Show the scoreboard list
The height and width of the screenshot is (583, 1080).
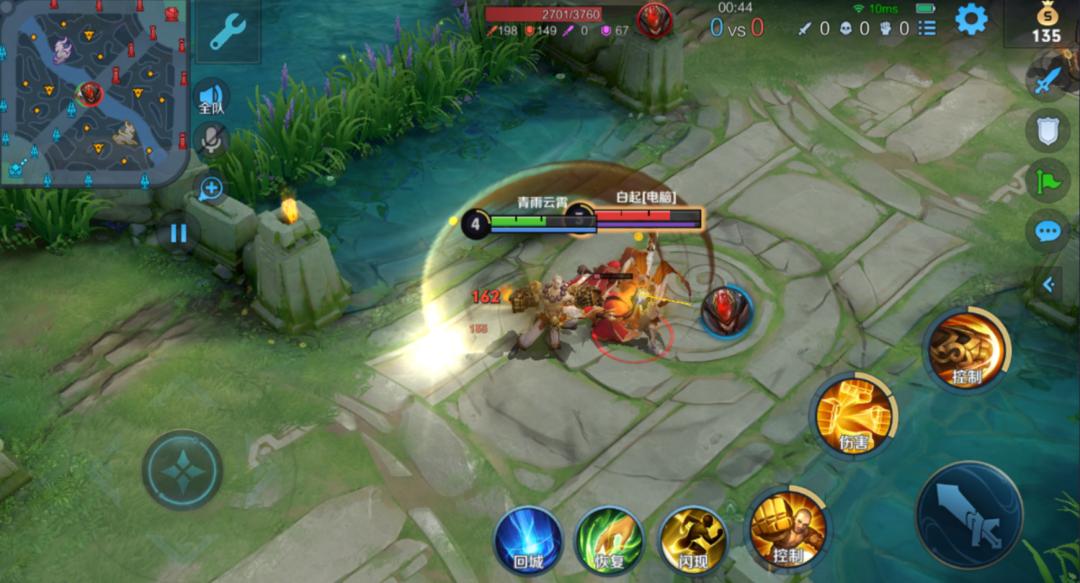(x=927, y=28)
